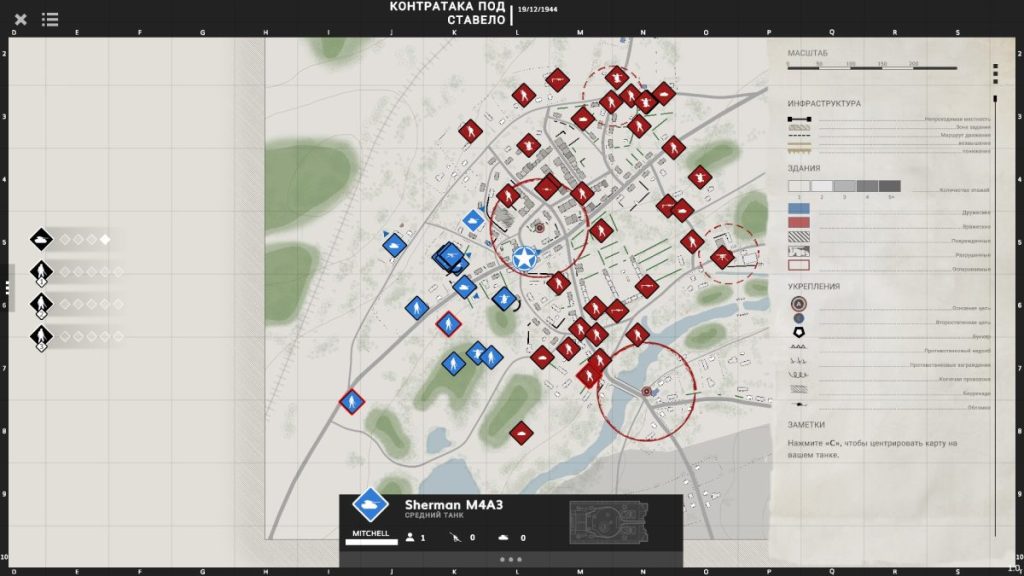
Task: Select infantry squad 1 in the unit list
Action: [x=41, y=271]
